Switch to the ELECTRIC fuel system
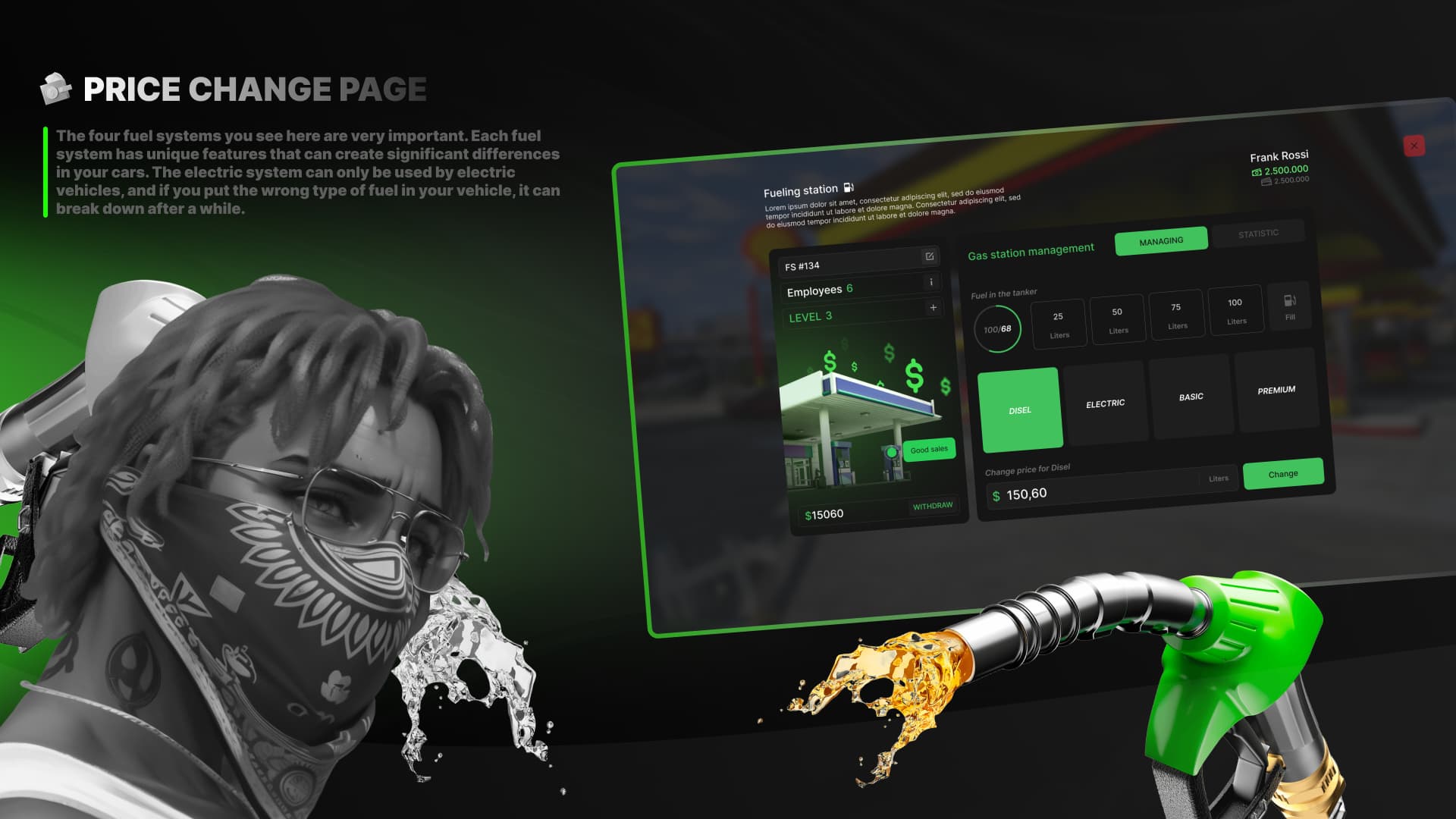Screen dimensions: 1456x819 (x=1105, y=402)
